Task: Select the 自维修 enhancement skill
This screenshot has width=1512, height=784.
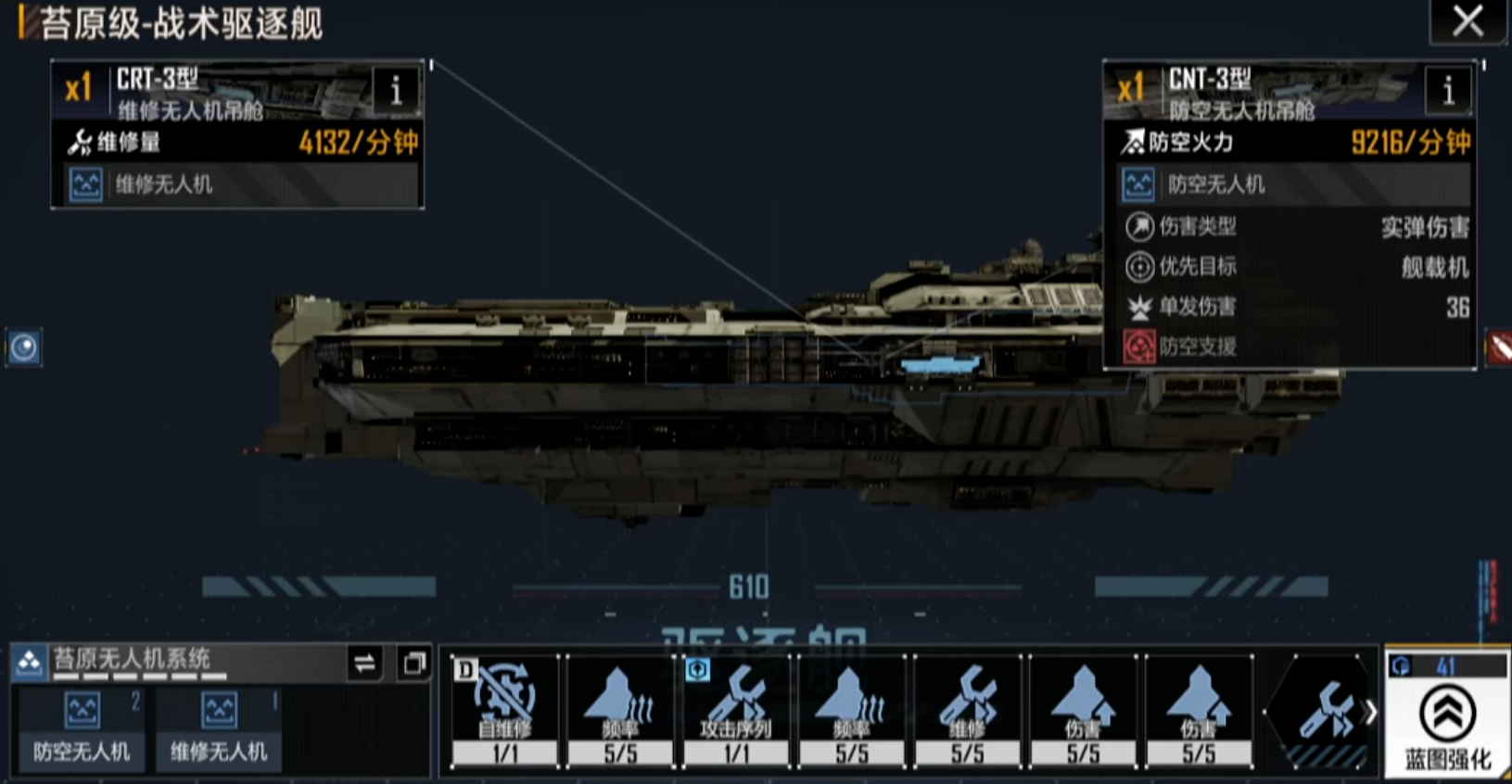Action: 505,712
